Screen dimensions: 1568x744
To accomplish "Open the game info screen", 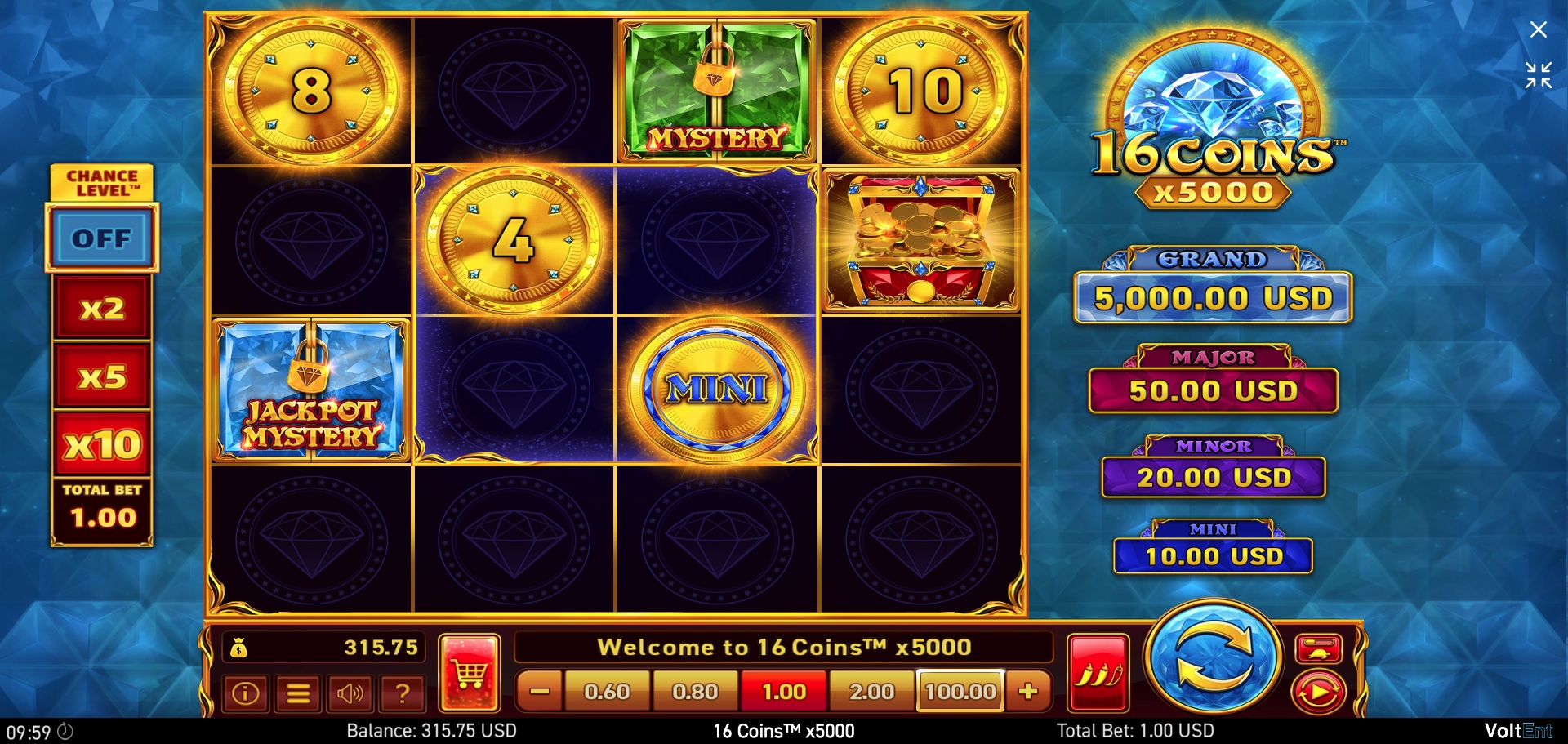I will [246, 693].
